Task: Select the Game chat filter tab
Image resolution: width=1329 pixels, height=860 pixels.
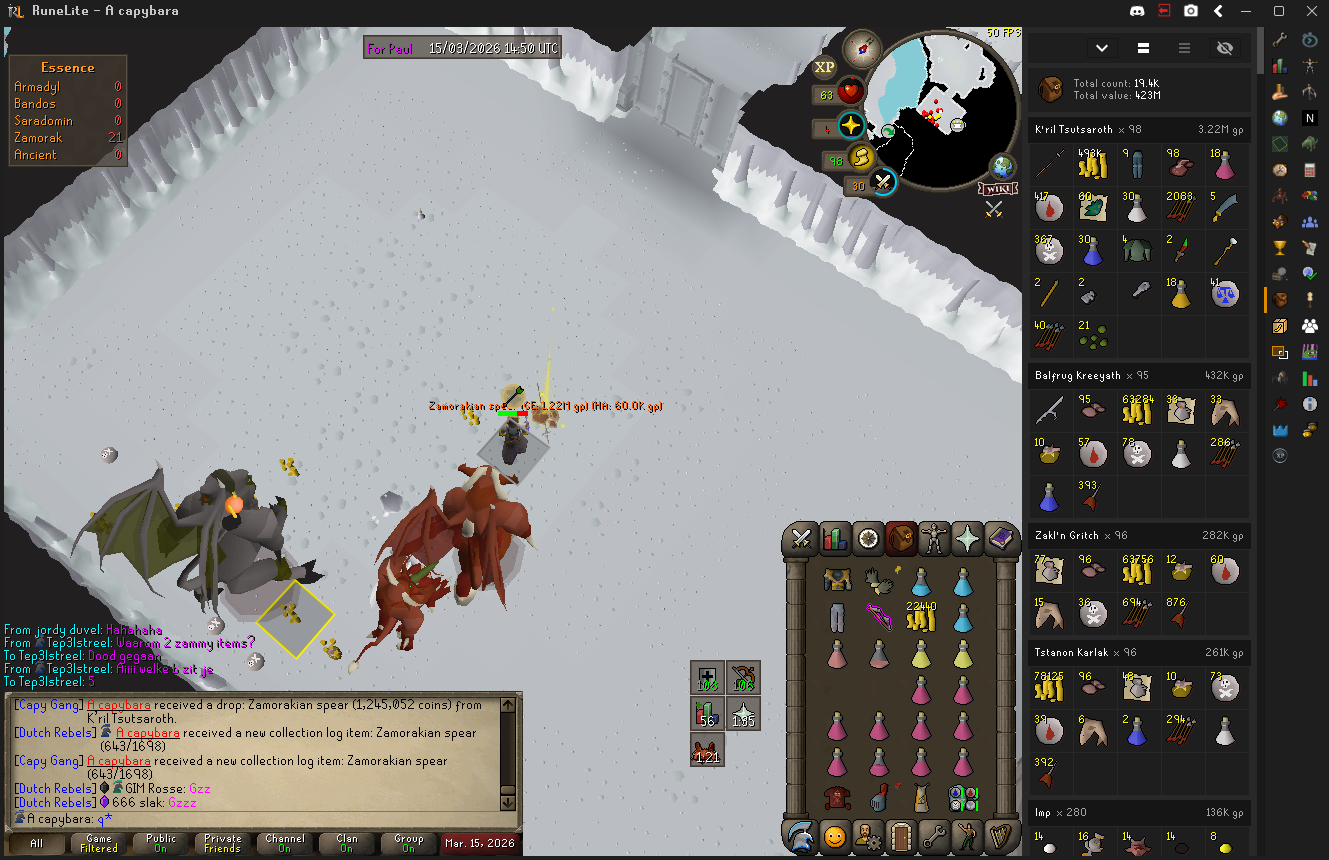Action: [99, 843]
